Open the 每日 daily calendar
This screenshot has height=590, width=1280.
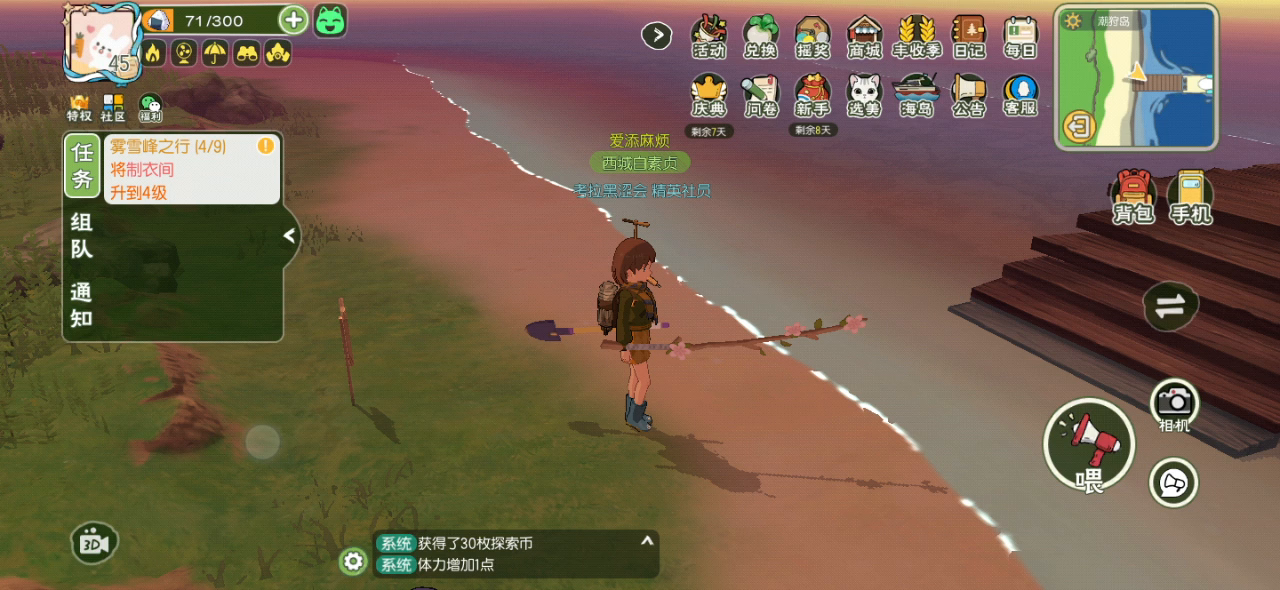pyautogui.click(x=1021, y=38)
